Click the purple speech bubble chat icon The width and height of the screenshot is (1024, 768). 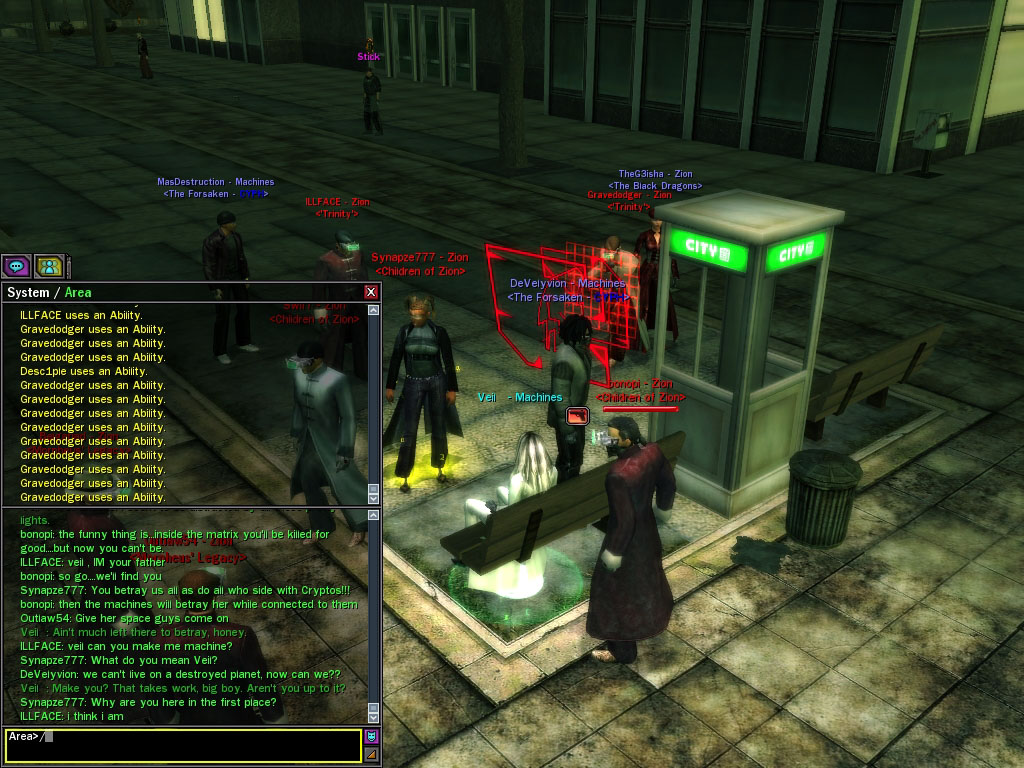click(x=16, y=266)
